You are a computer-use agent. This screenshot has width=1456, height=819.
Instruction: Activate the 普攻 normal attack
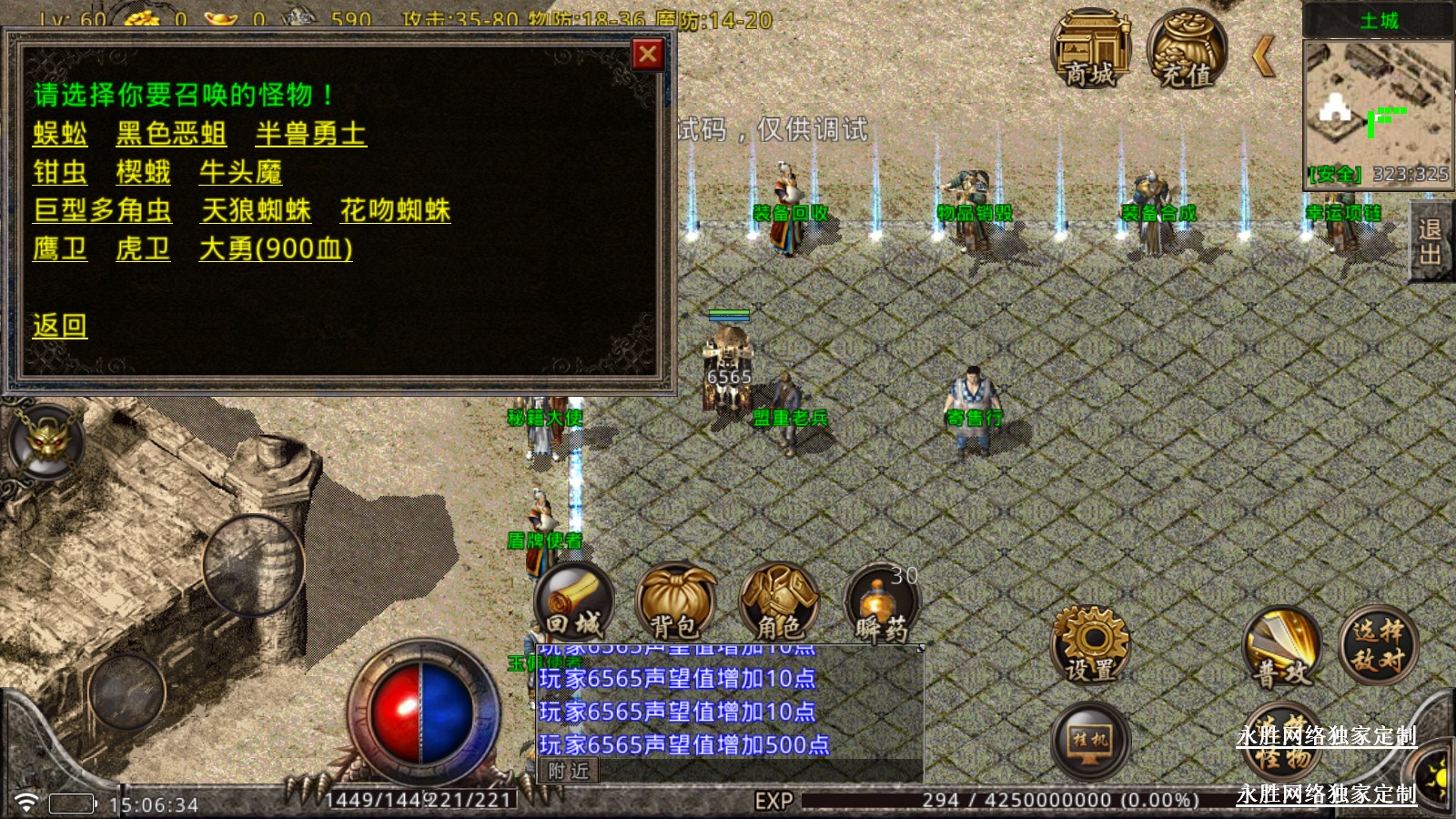click(x=1281, y=648)
